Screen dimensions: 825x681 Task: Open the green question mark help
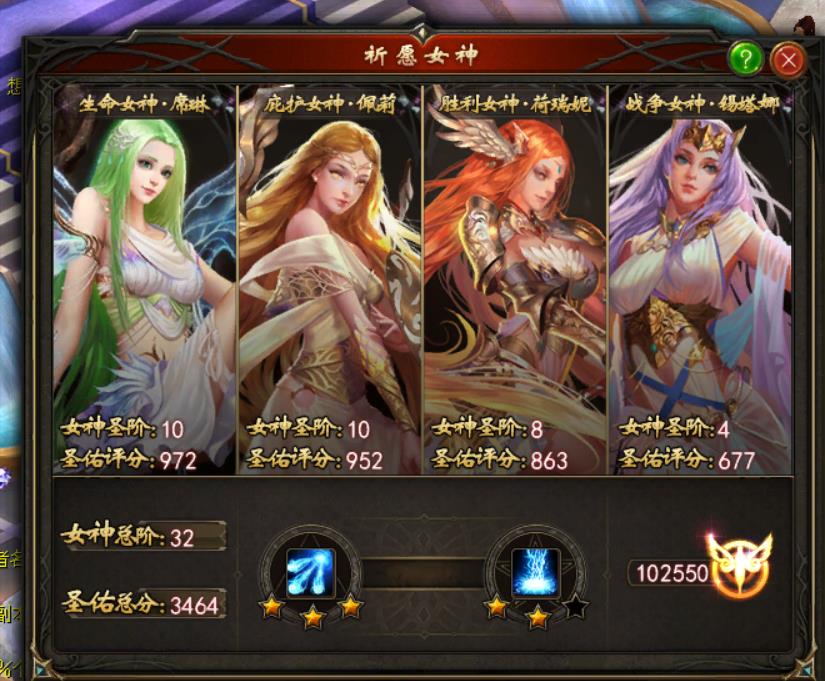click(x=746, y=60)
